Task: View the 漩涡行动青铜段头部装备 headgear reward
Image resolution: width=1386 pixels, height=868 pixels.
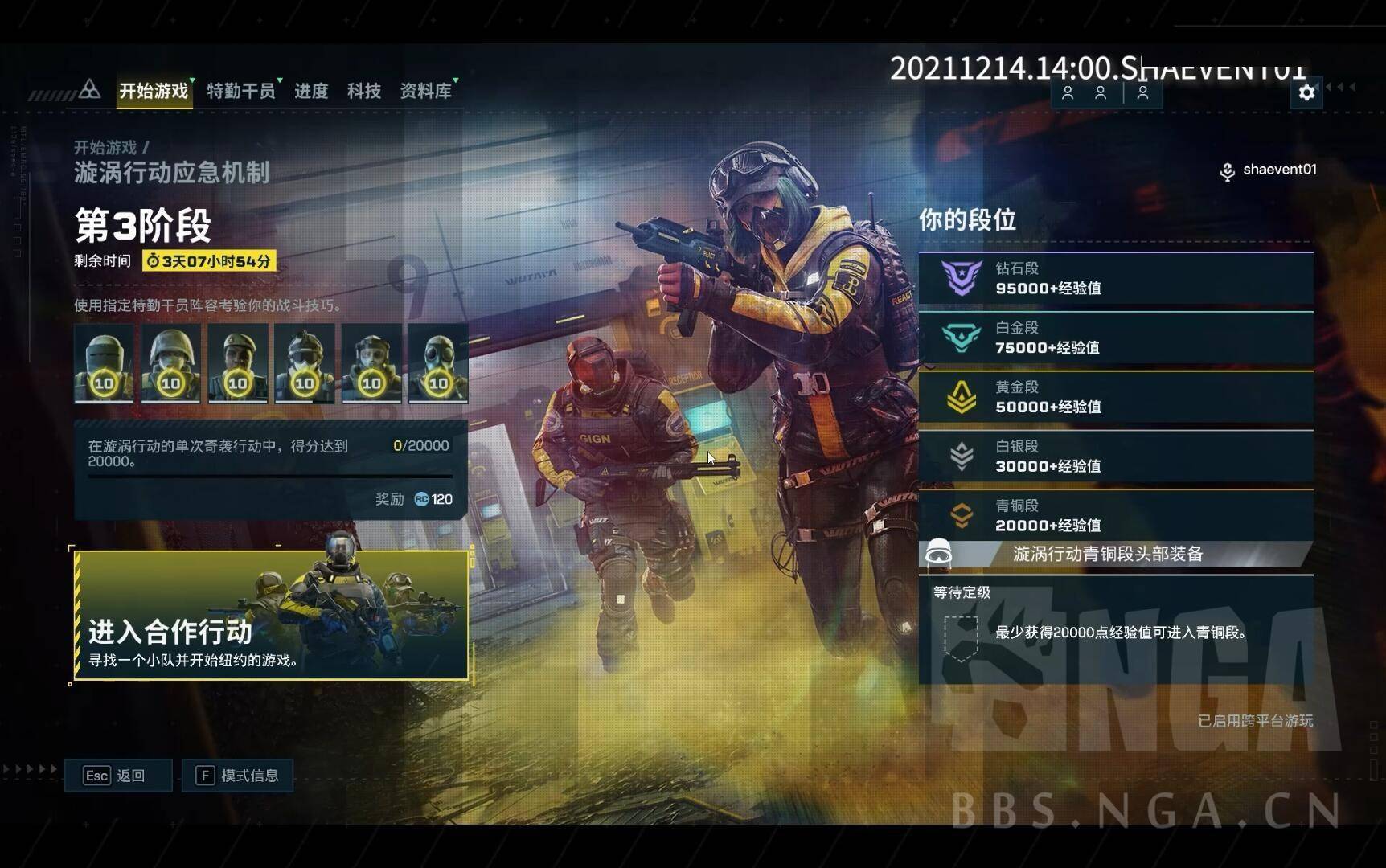Action: 1107,554
